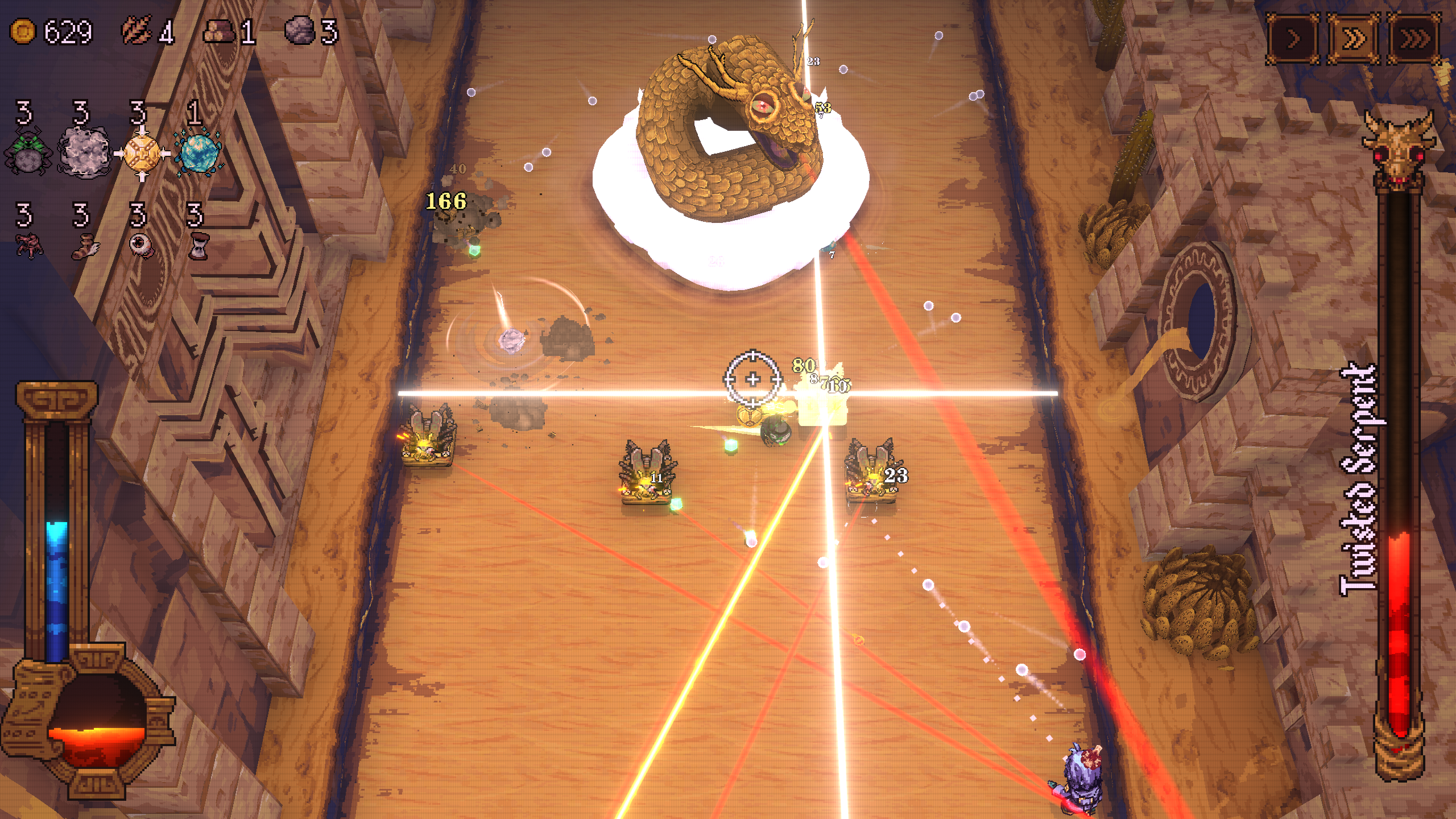Select the green spider ball icon

(x=27, y=152)
